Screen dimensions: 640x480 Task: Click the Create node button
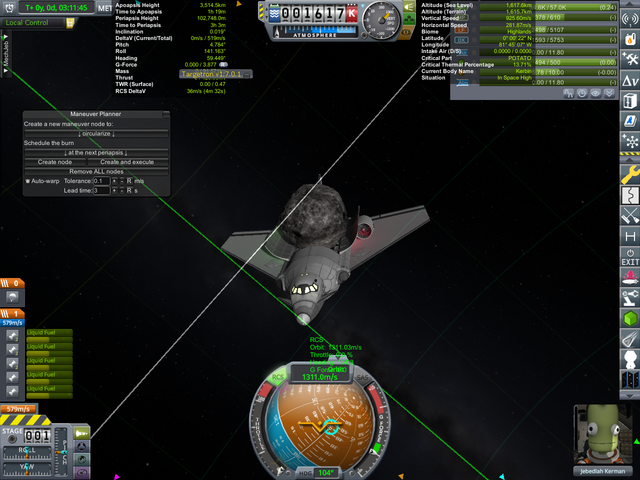tap(55, 161)
